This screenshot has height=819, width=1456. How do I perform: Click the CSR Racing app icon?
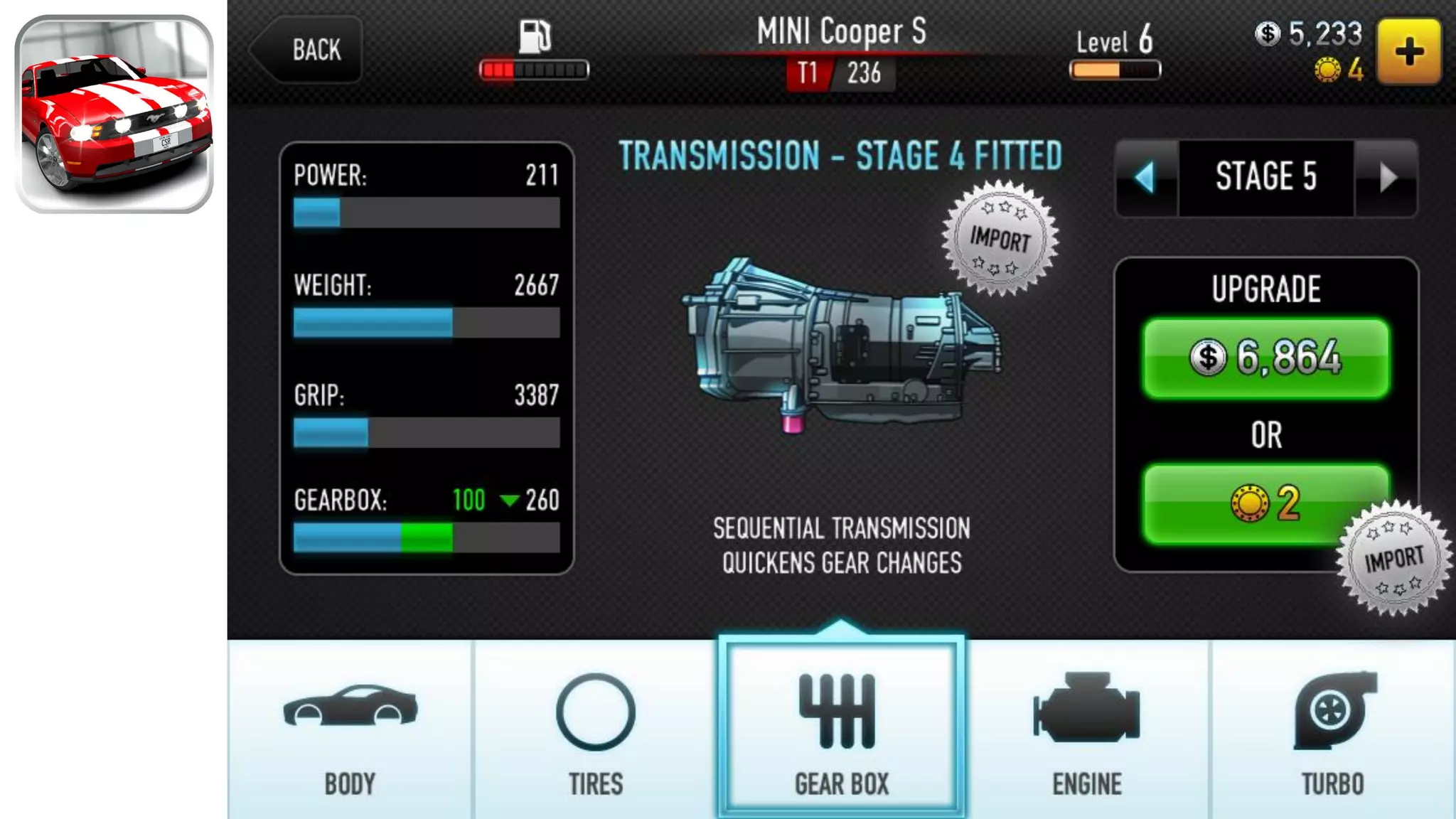coord(114,114)
